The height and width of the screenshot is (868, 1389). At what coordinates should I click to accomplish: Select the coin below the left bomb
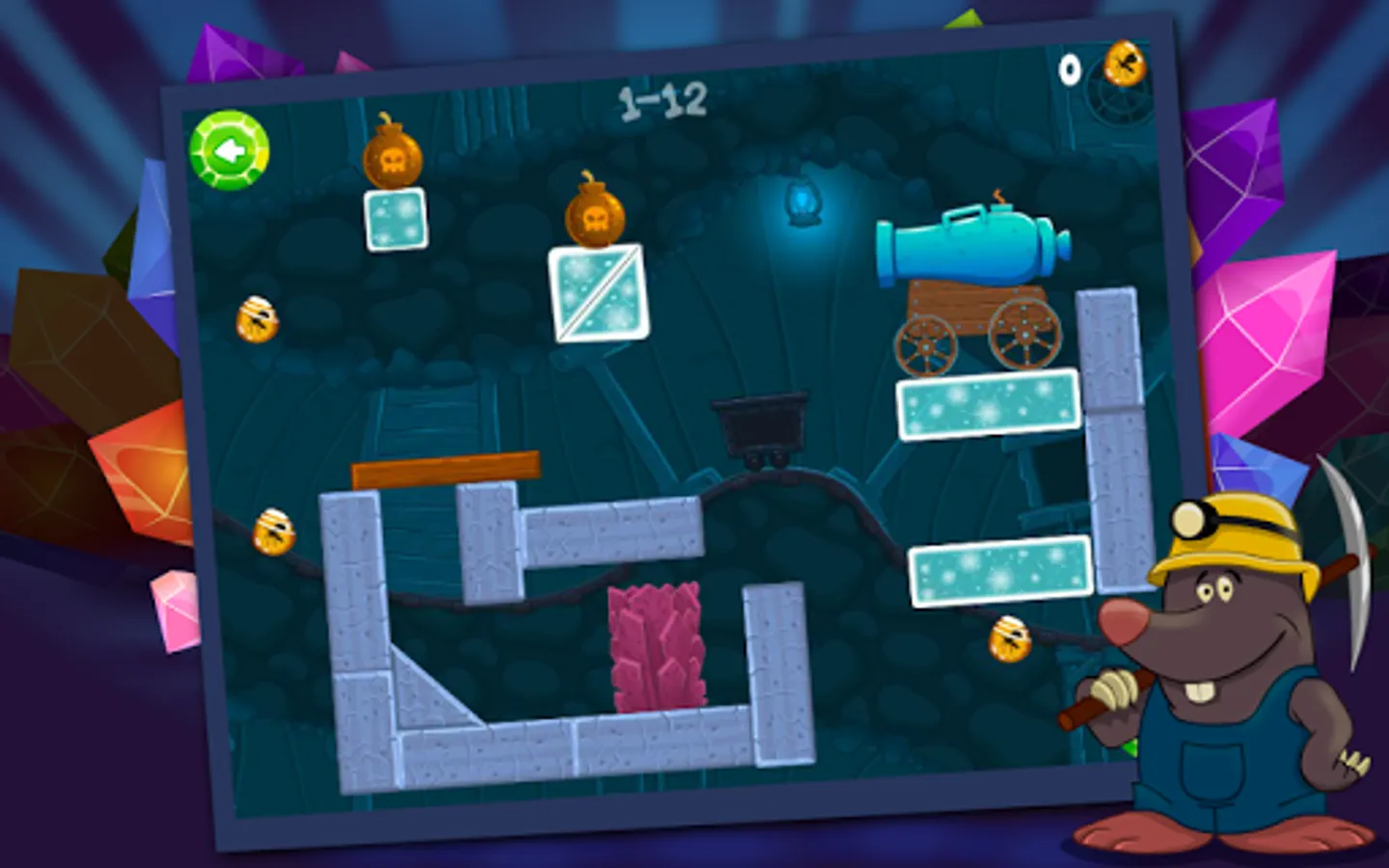click(x=258, y=318)
